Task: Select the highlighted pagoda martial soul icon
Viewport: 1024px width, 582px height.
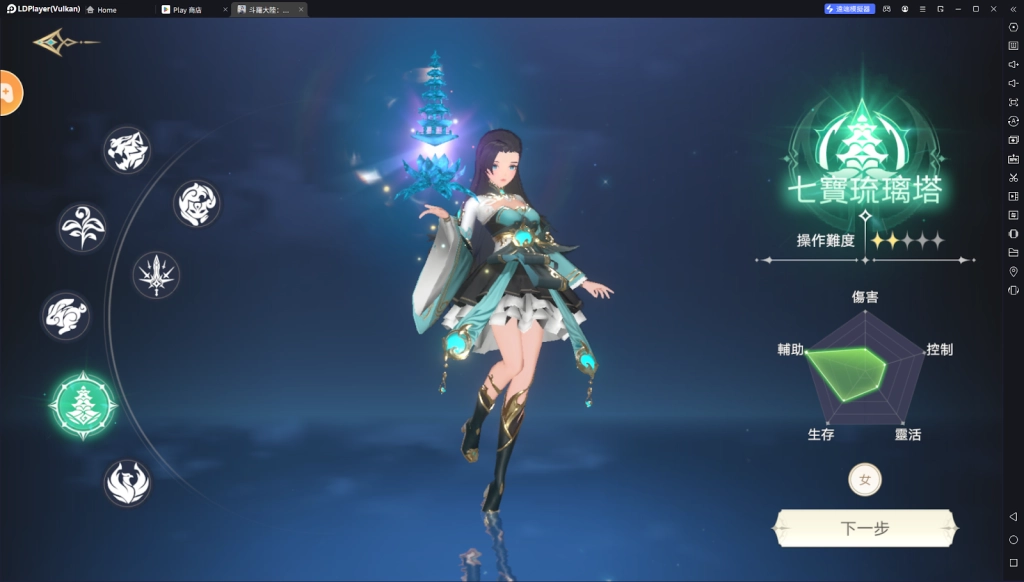Action: [x=83, y=405]
